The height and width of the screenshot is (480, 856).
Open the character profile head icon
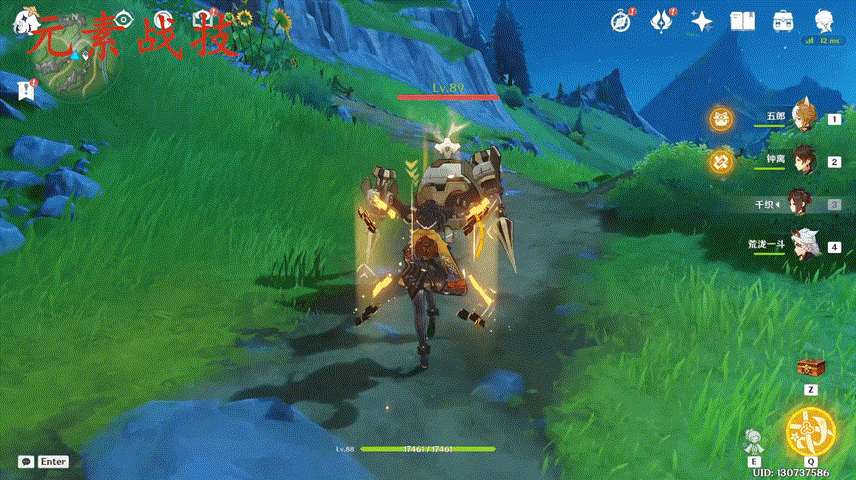pyautogui.click(x=823, y=20)
